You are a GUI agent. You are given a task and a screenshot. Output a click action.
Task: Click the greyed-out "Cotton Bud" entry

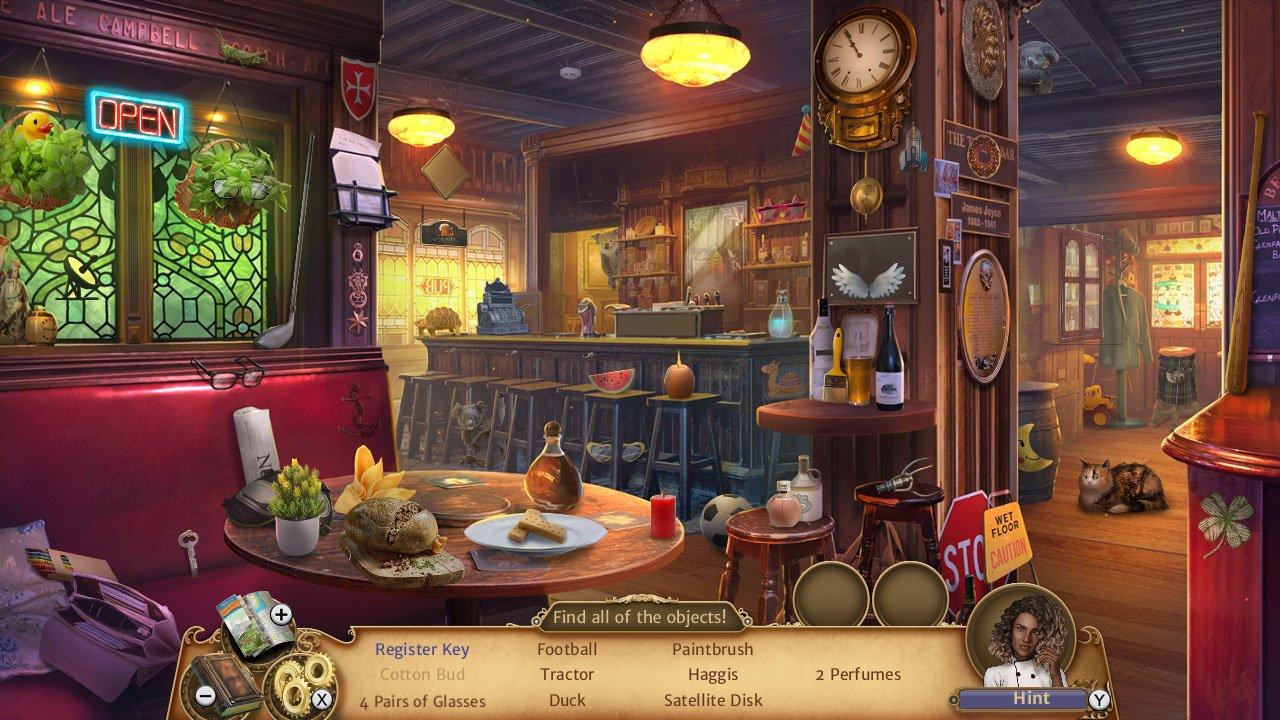tap(422, 675)
